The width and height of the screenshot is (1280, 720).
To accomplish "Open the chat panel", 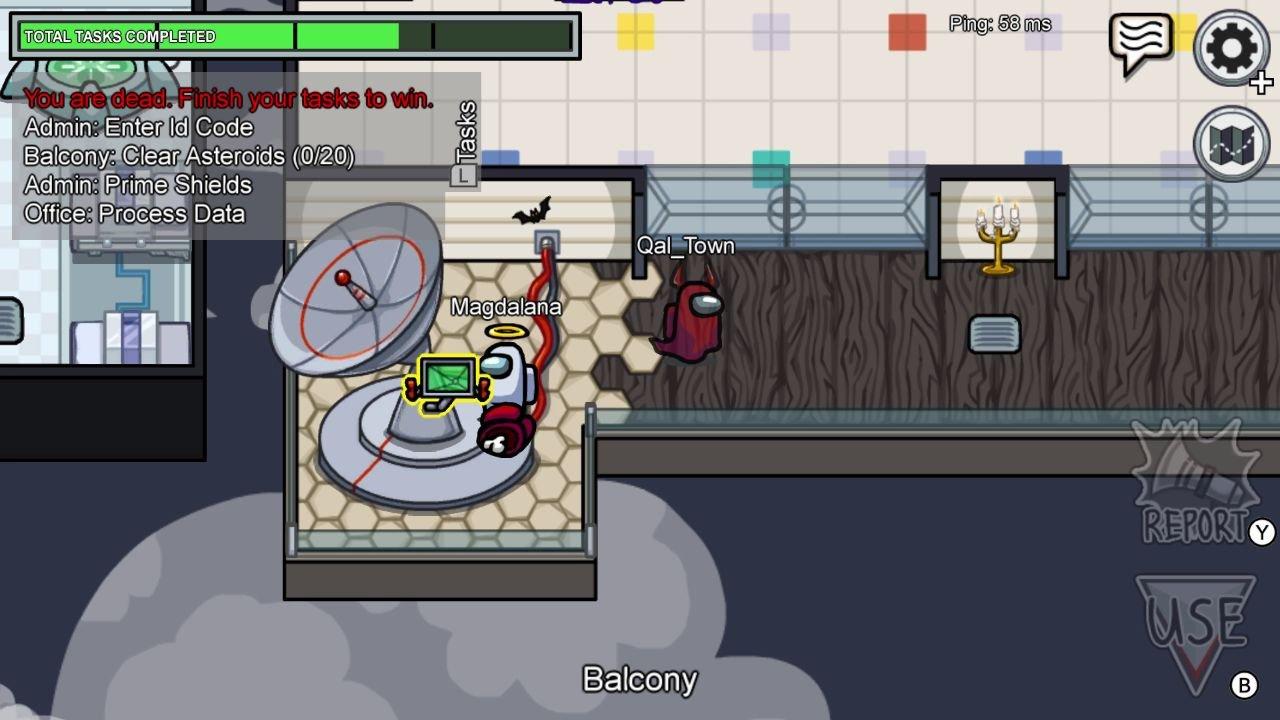I will pyautogui.click(x=1143, y=42).
